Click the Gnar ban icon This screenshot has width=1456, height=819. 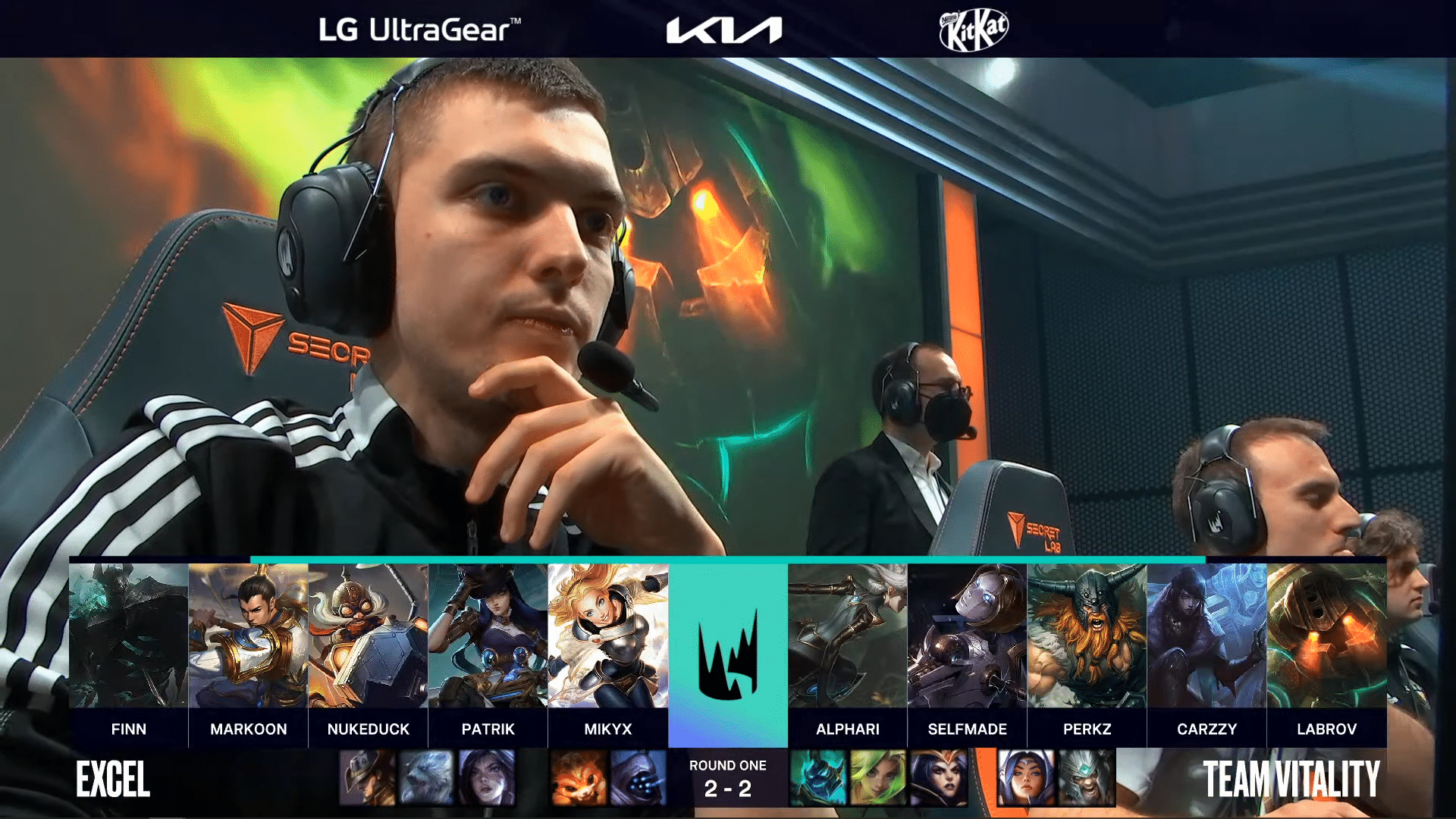tap(579, 777)
